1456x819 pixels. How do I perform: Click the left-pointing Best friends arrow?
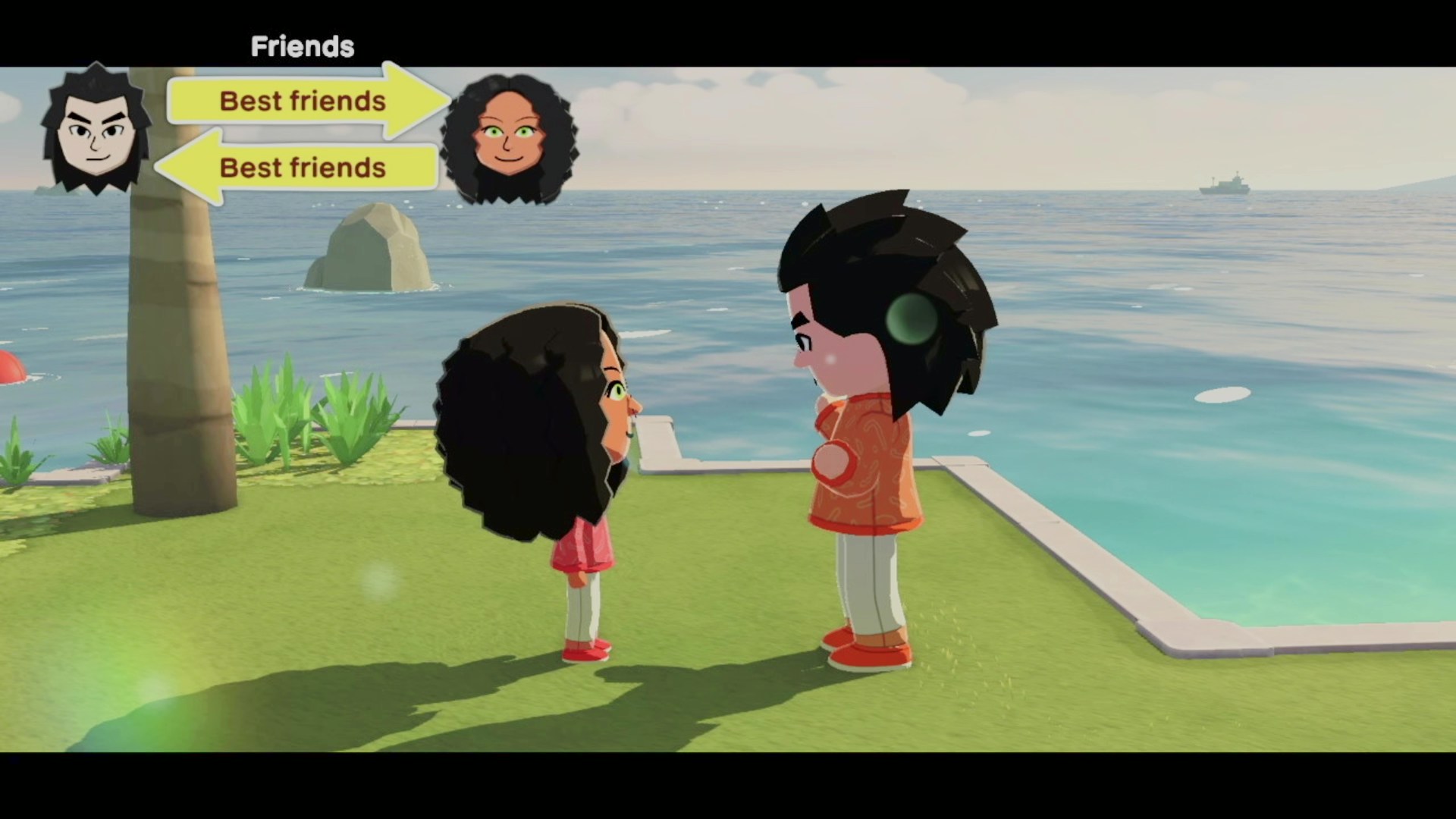point(302,168)
